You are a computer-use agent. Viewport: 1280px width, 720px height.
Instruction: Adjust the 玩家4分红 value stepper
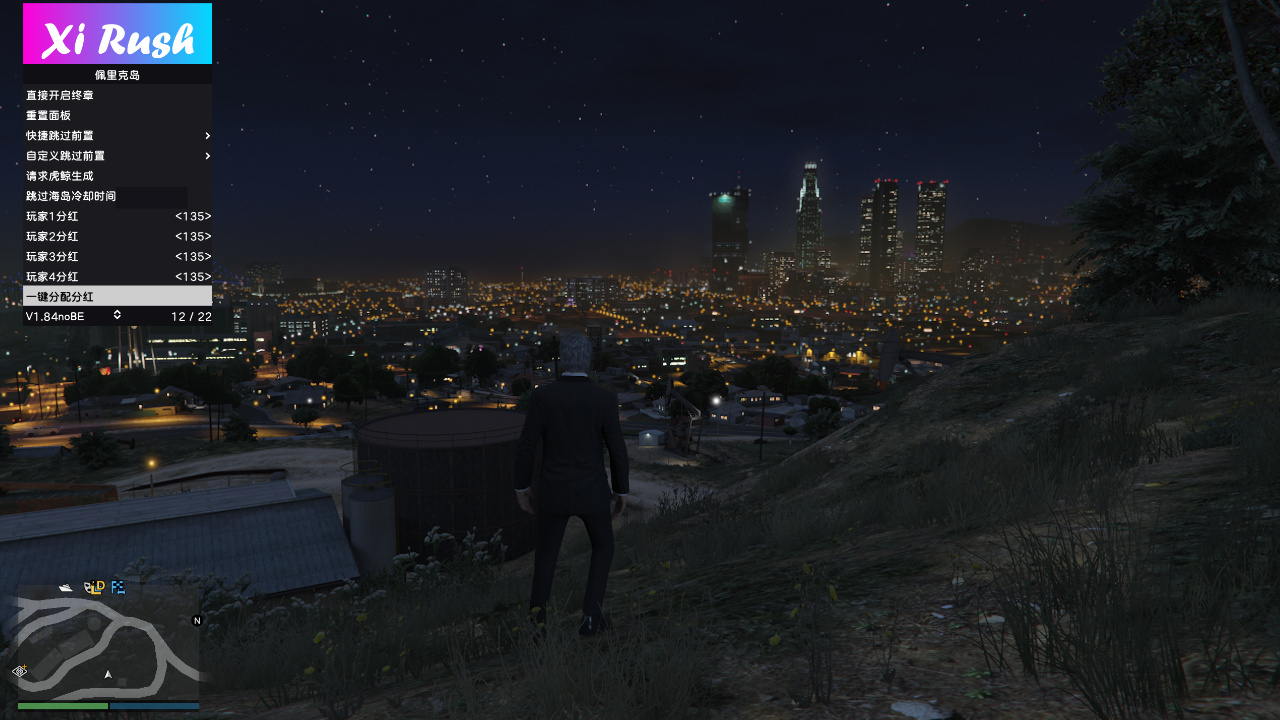[x=192, y=276]
